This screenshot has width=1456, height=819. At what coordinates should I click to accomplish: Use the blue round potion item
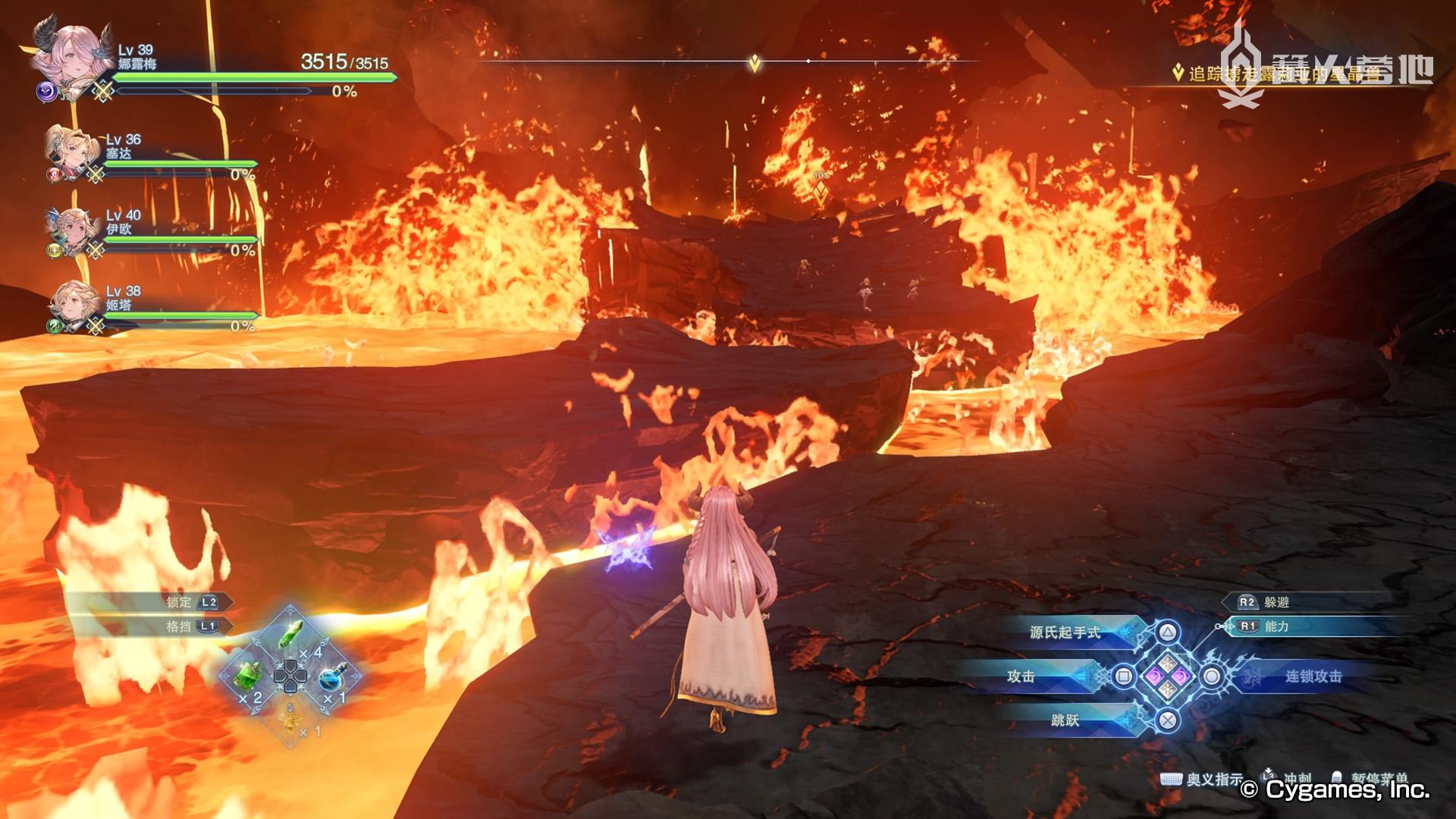pyautogui.click(x=331, y=676)
